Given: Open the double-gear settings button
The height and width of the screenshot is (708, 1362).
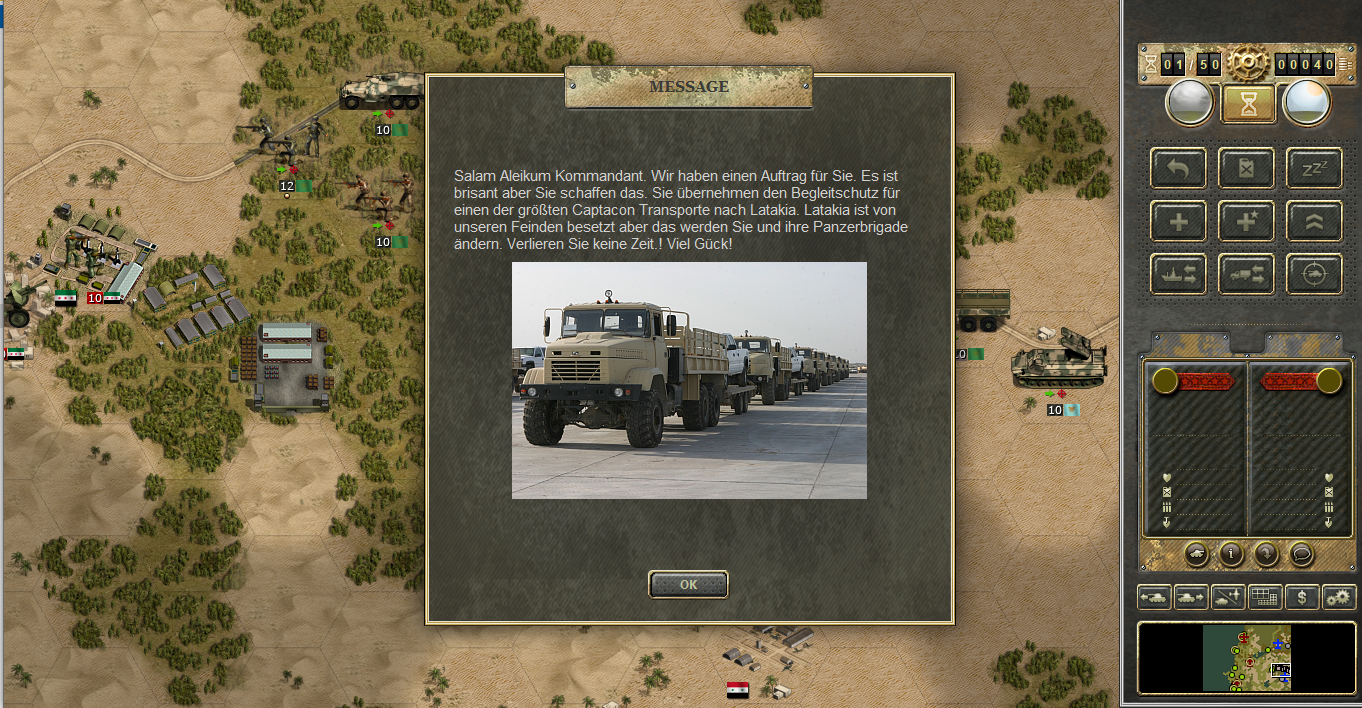Looking at the screenshot, I should (1338, 597).
